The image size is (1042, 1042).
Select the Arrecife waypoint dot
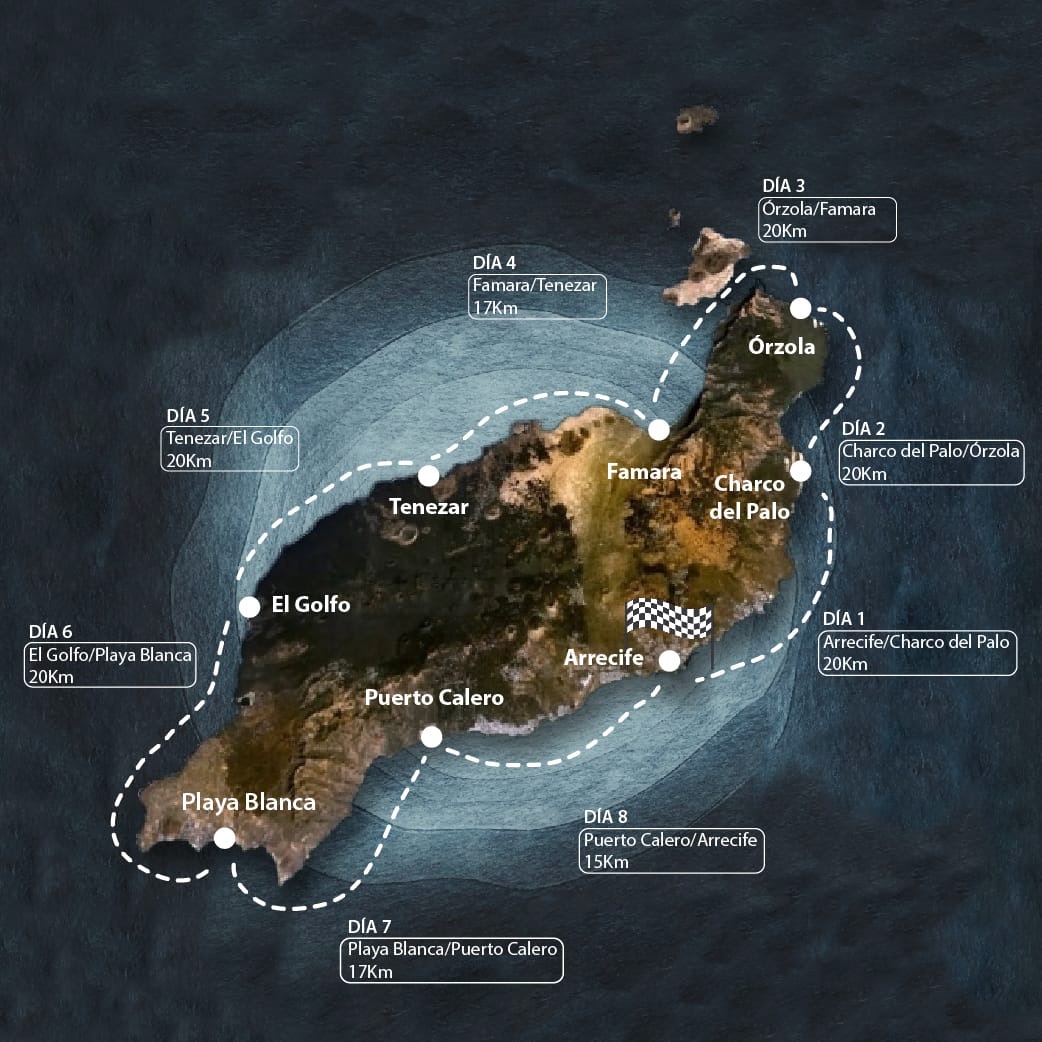click(669, 660)
